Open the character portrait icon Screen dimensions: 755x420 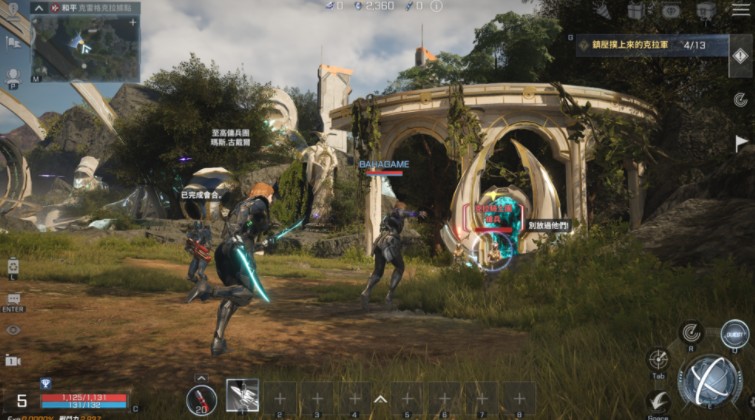[x=13, y=75]
